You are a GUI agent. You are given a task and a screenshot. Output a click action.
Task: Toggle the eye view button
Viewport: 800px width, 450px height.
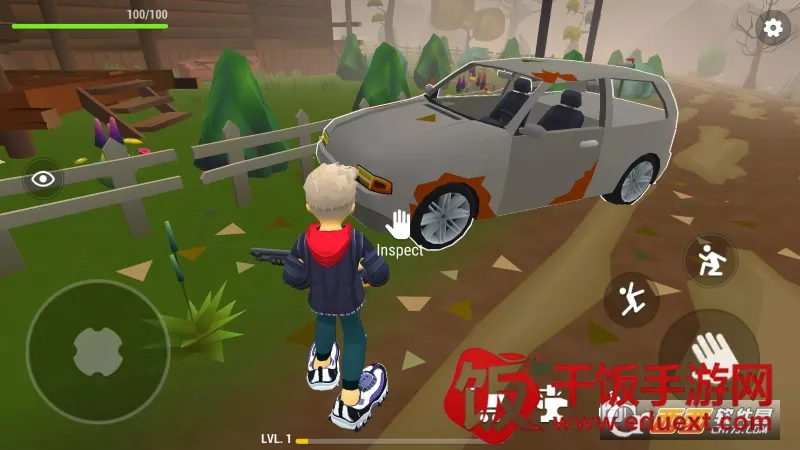(43, 179)
